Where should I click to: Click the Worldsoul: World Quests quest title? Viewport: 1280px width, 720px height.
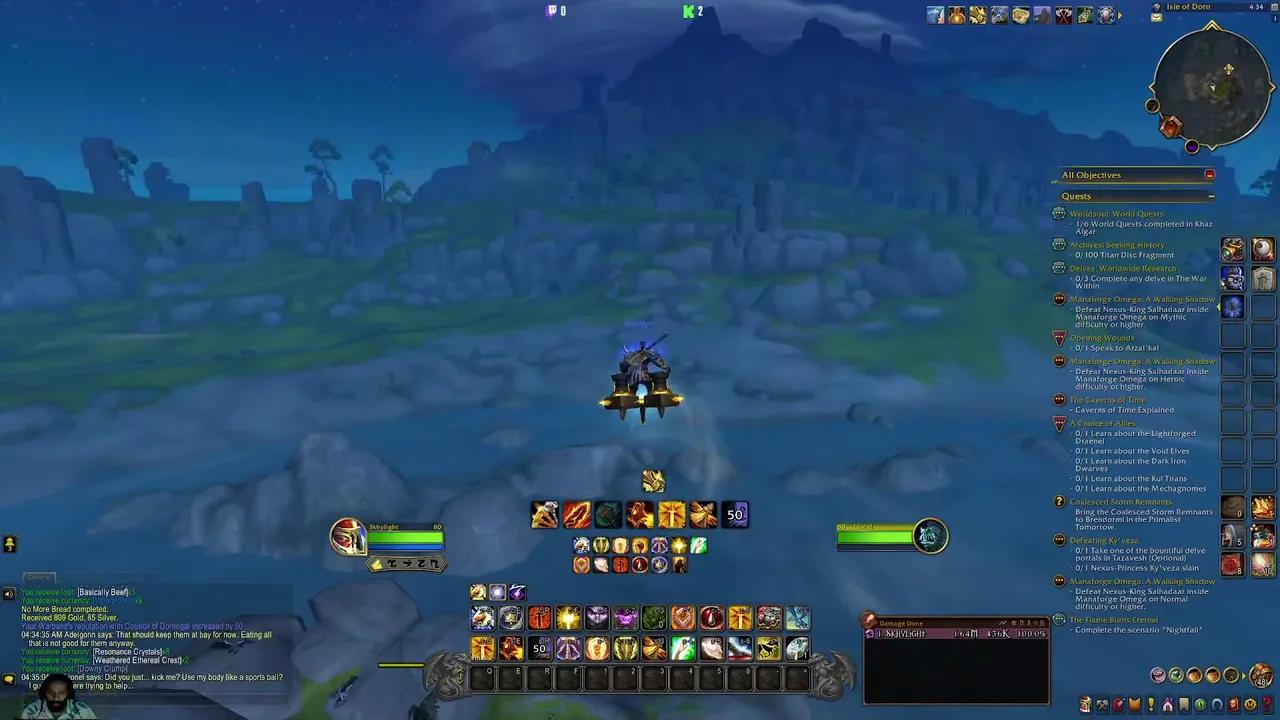(1117, 213)
